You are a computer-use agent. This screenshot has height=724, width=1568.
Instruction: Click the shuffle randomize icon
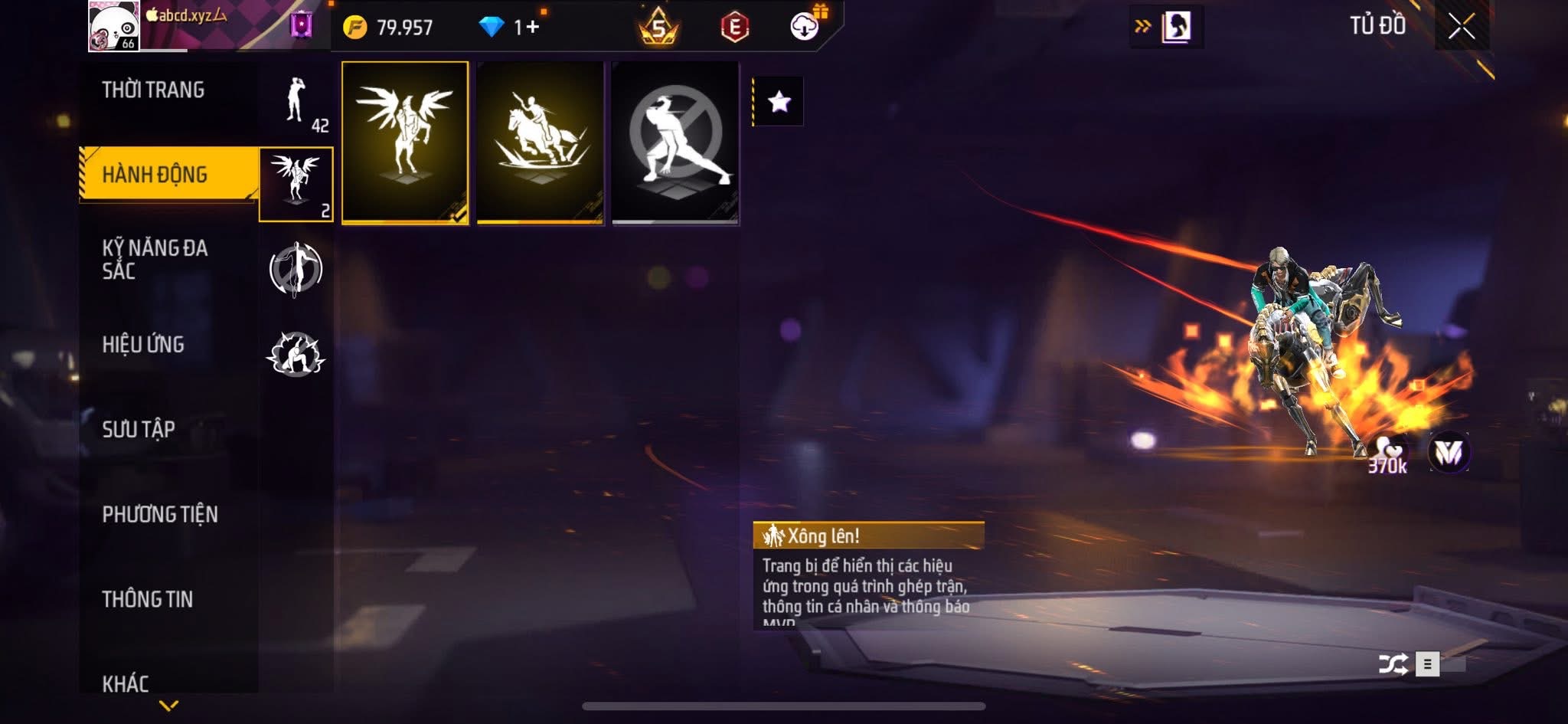click(1393, 663)
